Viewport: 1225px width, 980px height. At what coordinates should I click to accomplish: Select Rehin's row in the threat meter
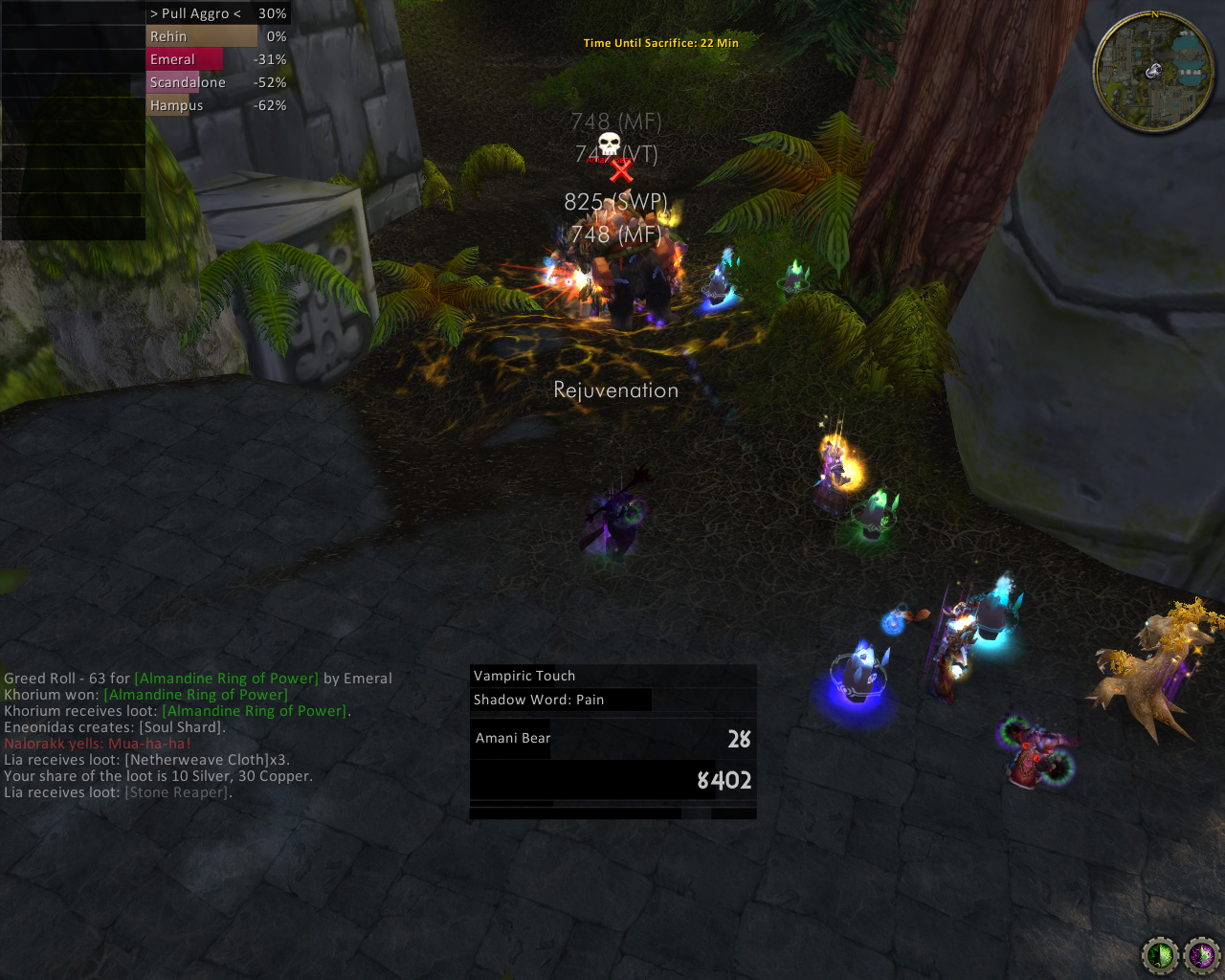216,36
